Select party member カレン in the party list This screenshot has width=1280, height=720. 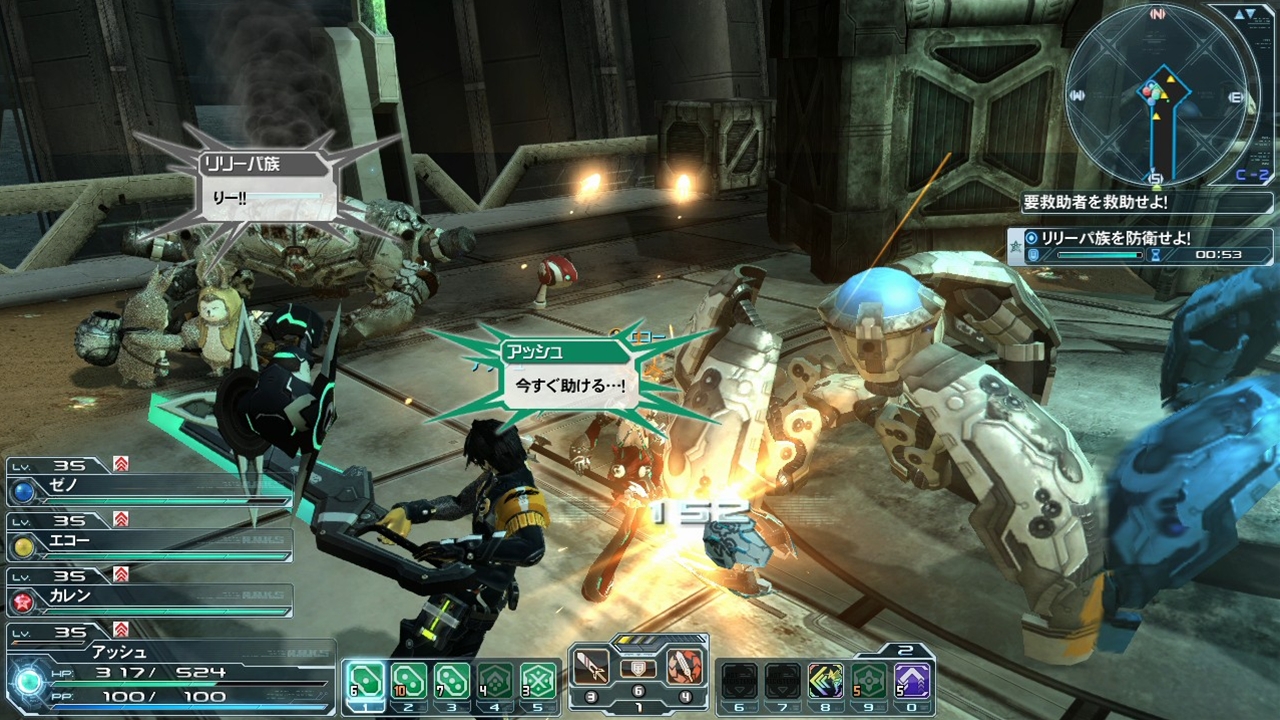click(x=150, y=597)
